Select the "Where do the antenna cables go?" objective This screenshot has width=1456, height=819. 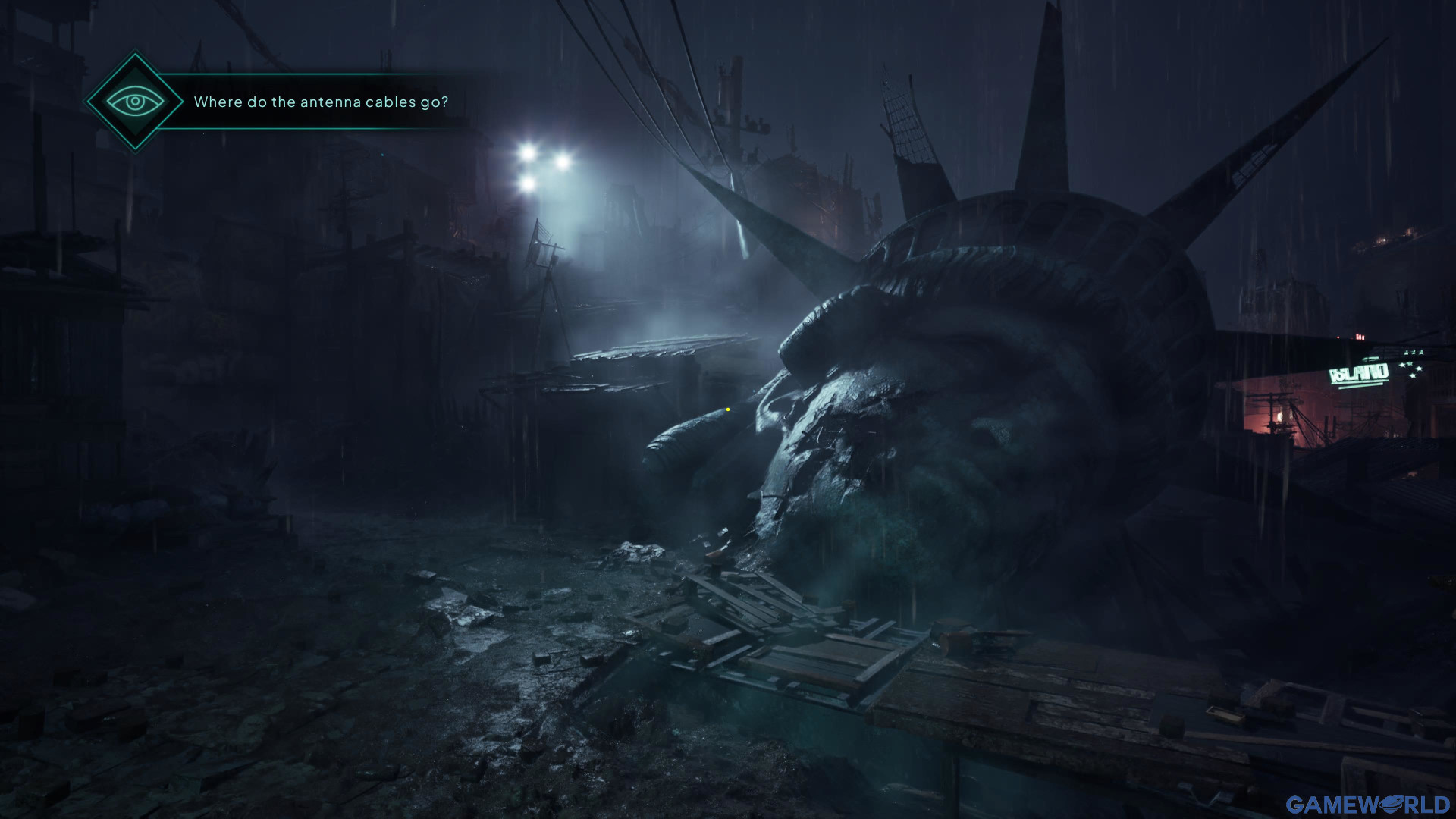click(321, 102)
